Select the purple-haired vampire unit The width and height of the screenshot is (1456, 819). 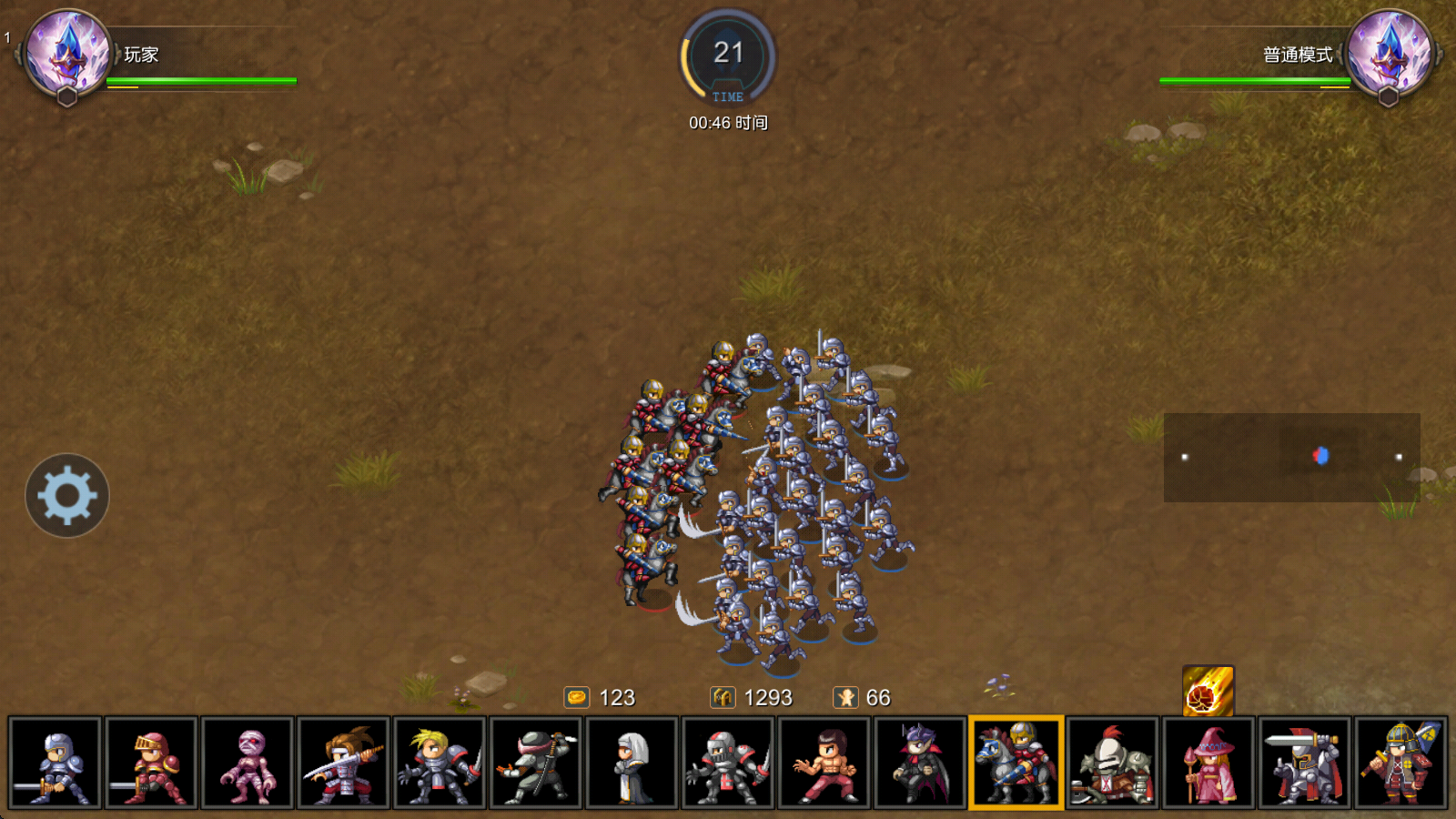919,763
